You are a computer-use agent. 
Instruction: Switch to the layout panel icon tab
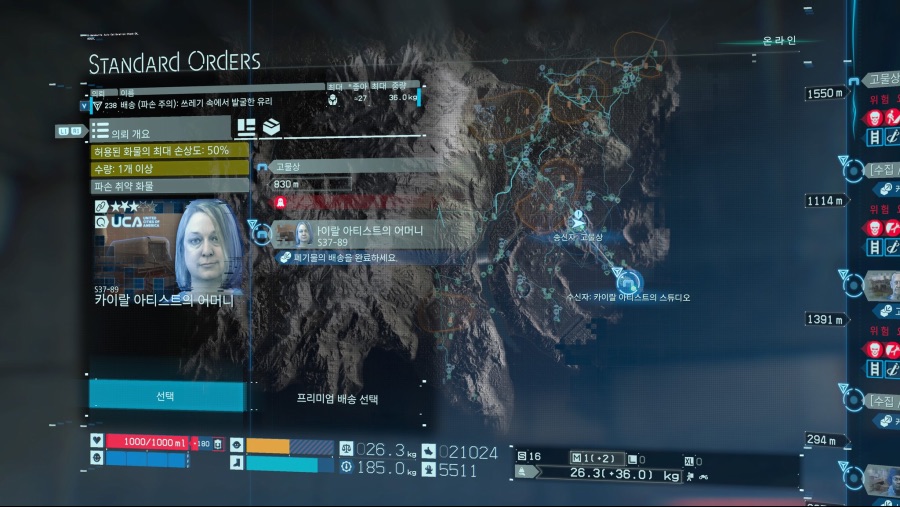tap(246, 128)
